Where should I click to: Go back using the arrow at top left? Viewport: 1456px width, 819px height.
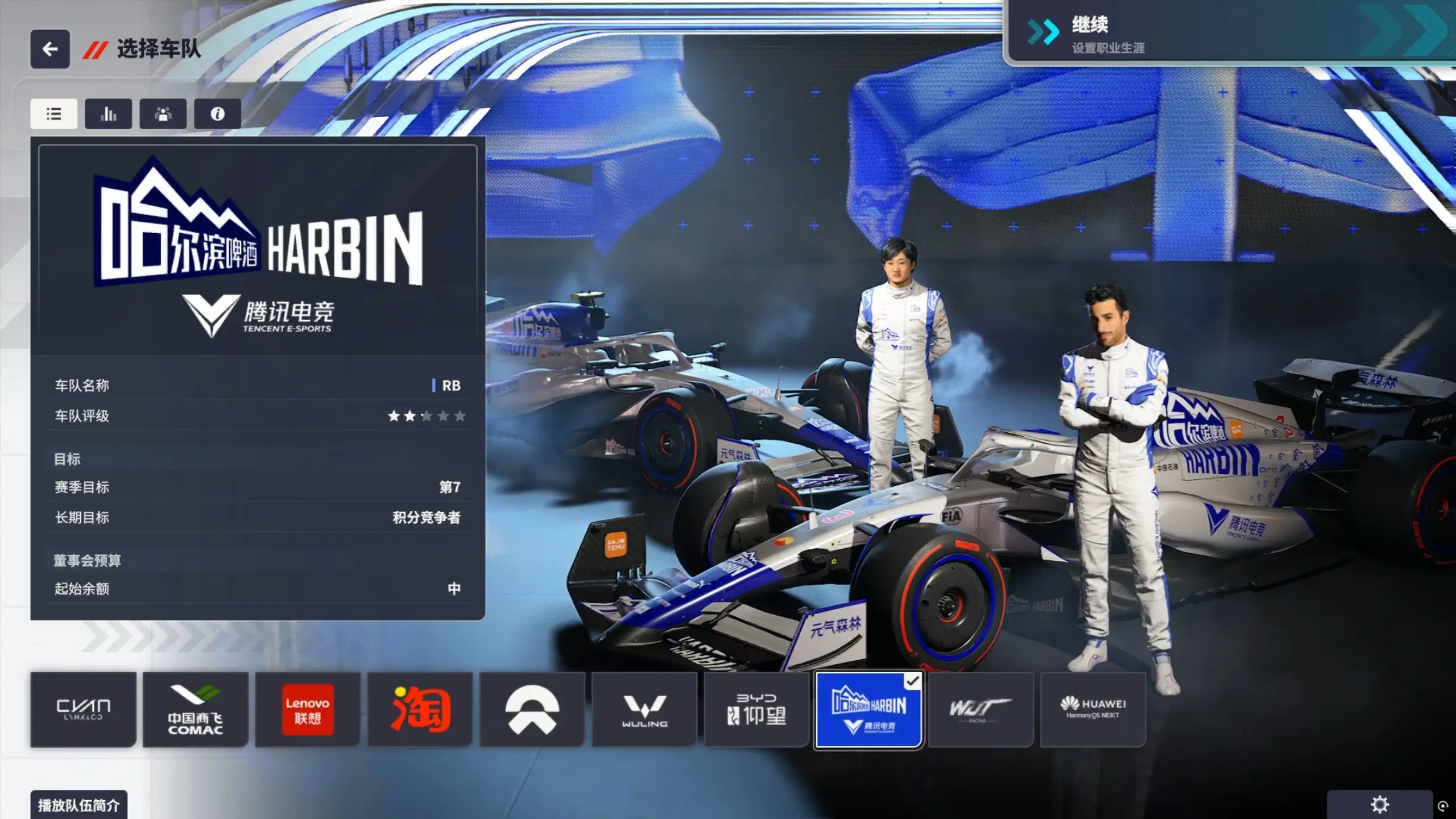point(50,49)
